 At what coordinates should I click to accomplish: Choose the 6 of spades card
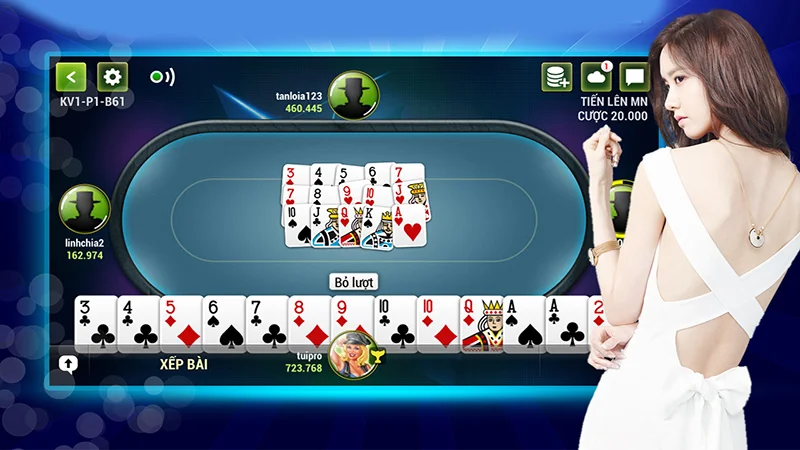pos(224,324)
